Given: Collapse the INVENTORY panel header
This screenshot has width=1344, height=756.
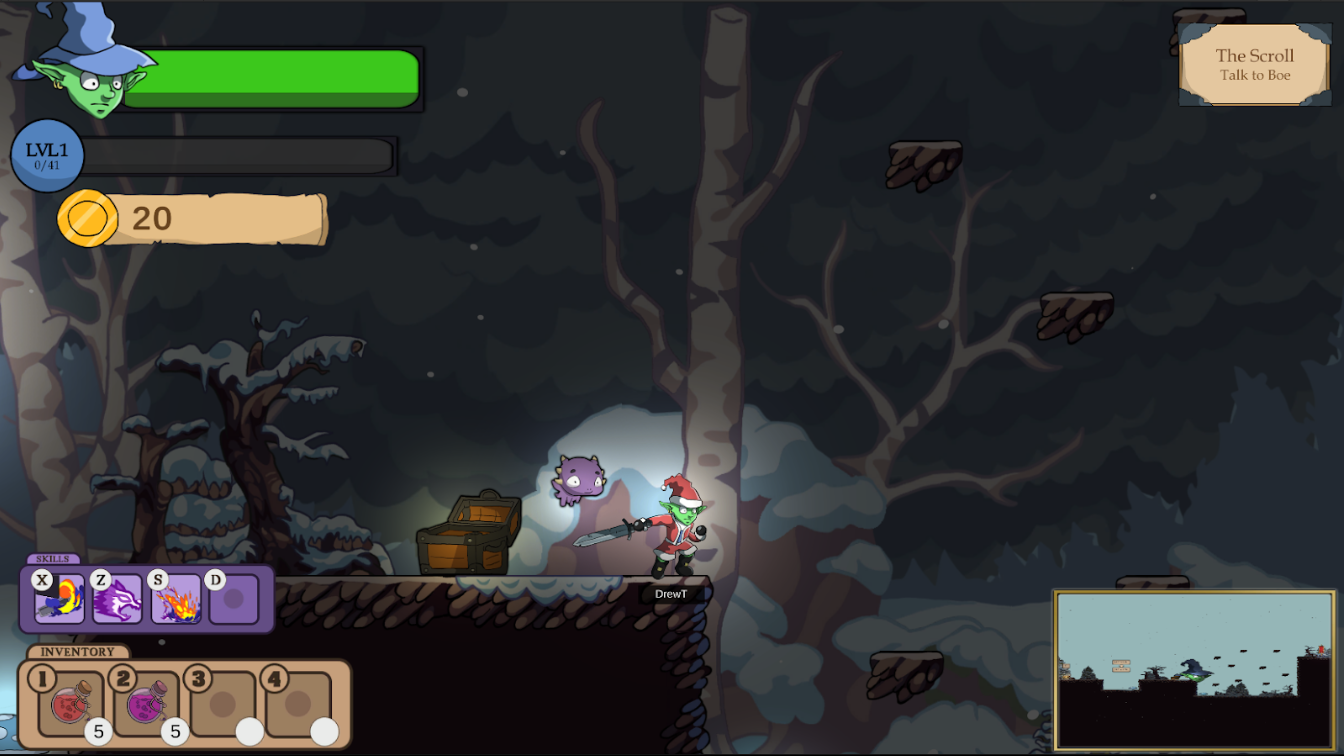Looking at the screenshot, I should [x=78, y=650].
